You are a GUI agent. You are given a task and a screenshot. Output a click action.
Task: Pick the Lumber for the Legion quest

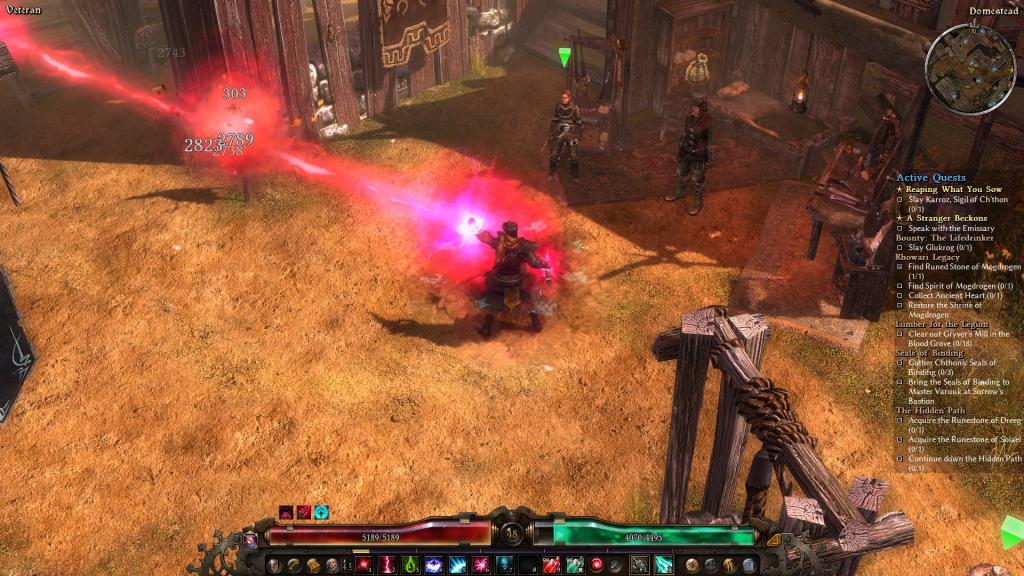click(942, 324)
